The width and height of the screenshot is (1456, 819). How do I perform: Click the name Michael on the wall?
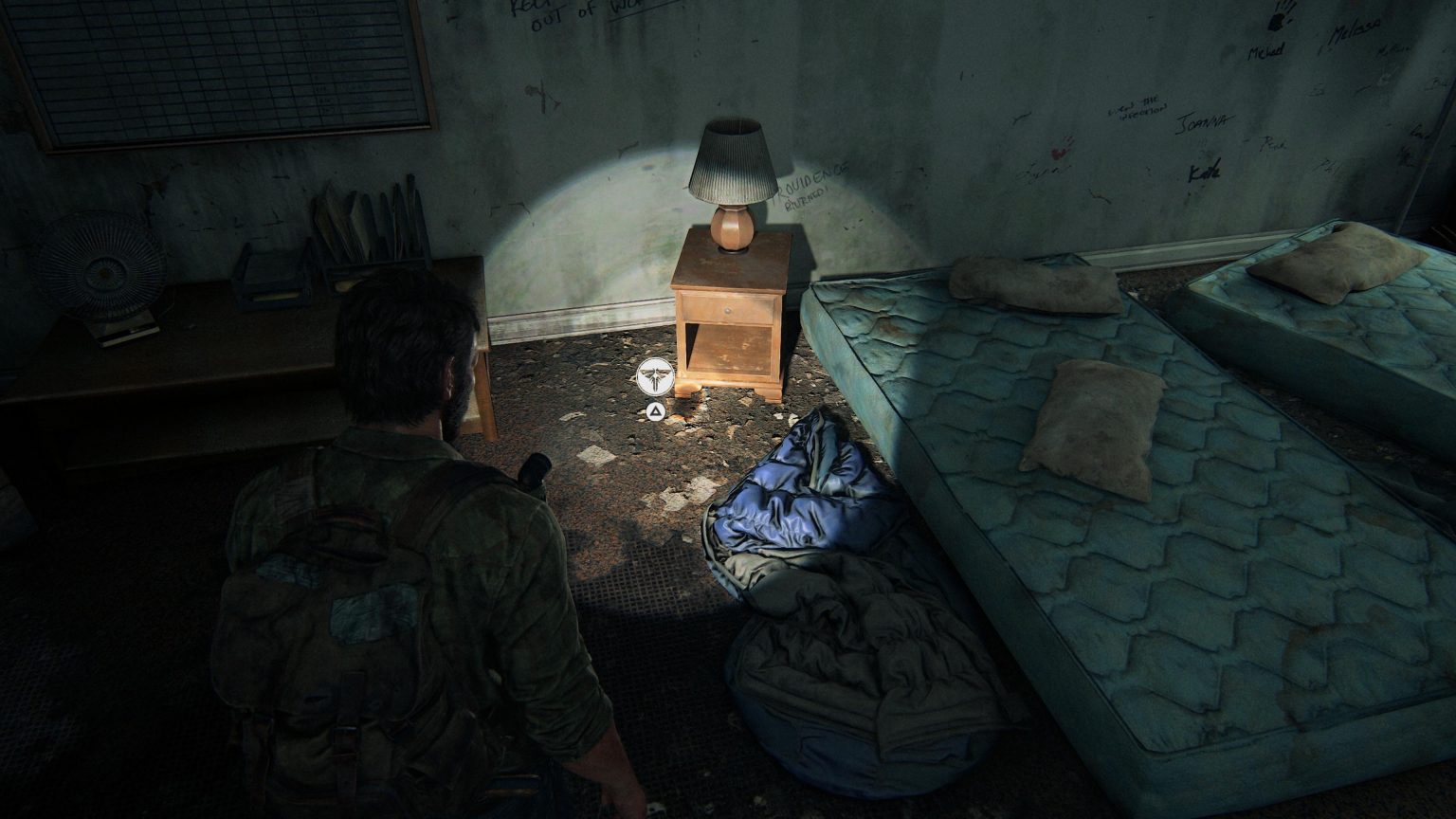click(x=1265, y=49)
